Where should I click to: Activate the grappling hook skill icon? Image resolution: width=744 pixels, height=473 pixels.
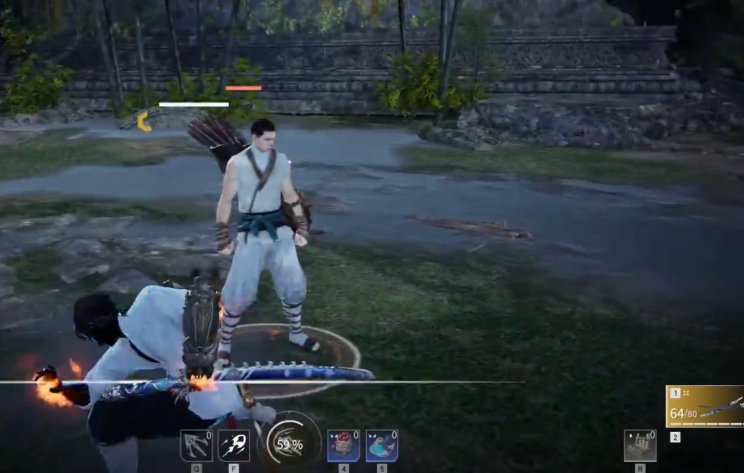pyautogui.click(x=196, y=445)
